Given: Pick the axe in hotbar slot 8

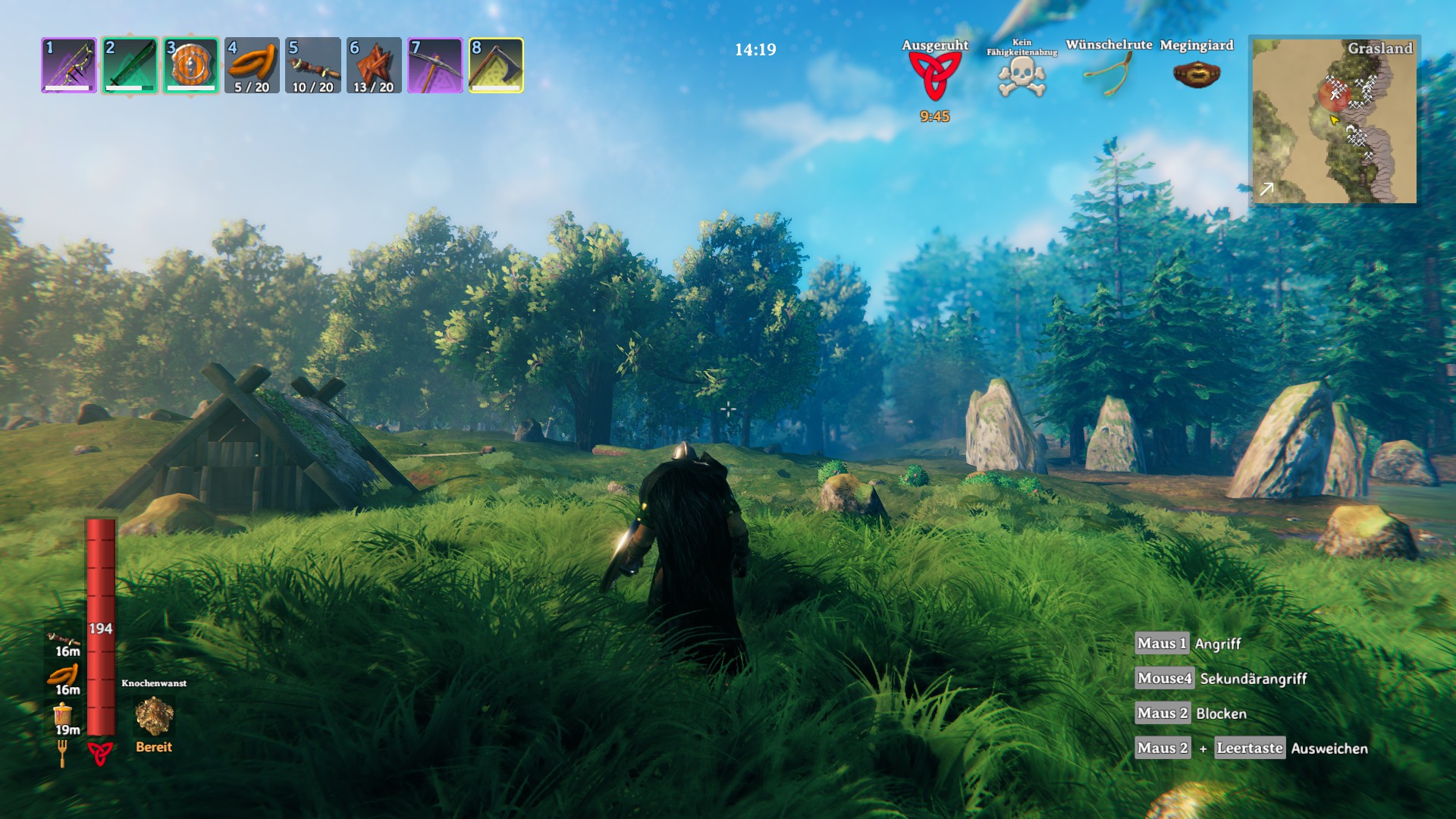Looking at the screenshot, I should 496,65.
